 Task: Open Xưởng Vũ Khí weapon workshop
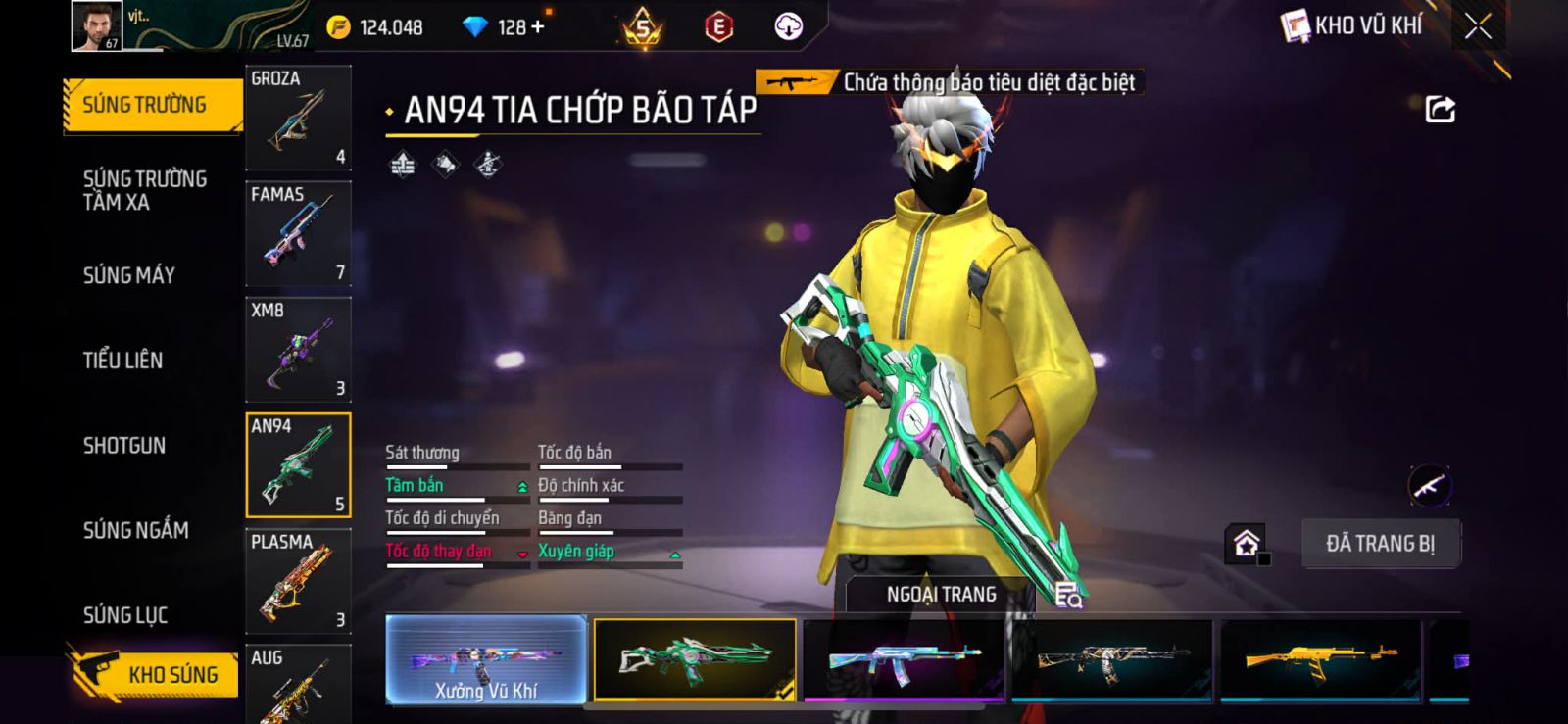tap(486, 660)
